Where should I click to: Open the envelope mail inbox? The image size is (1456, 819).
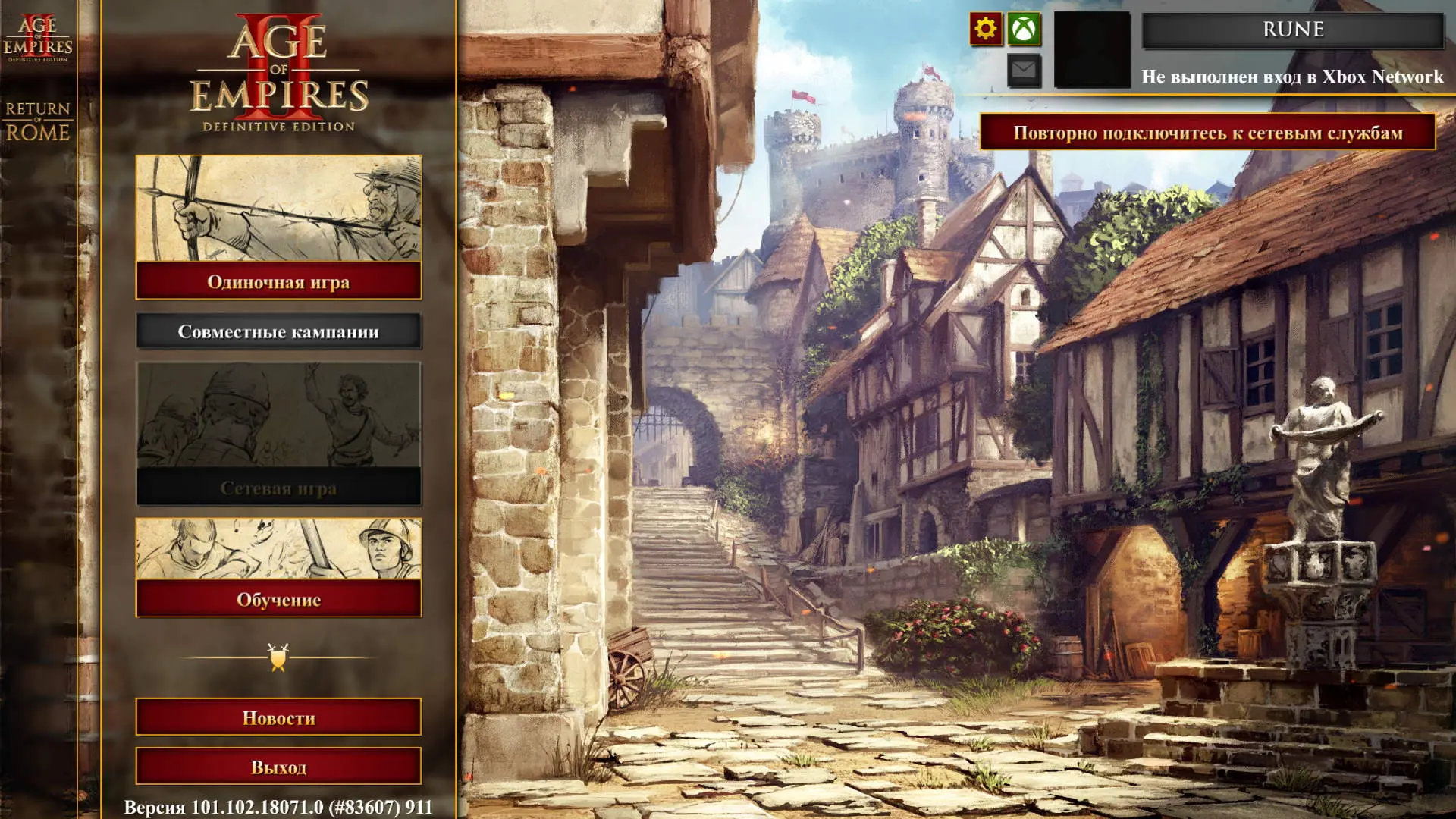[1024, 71]
